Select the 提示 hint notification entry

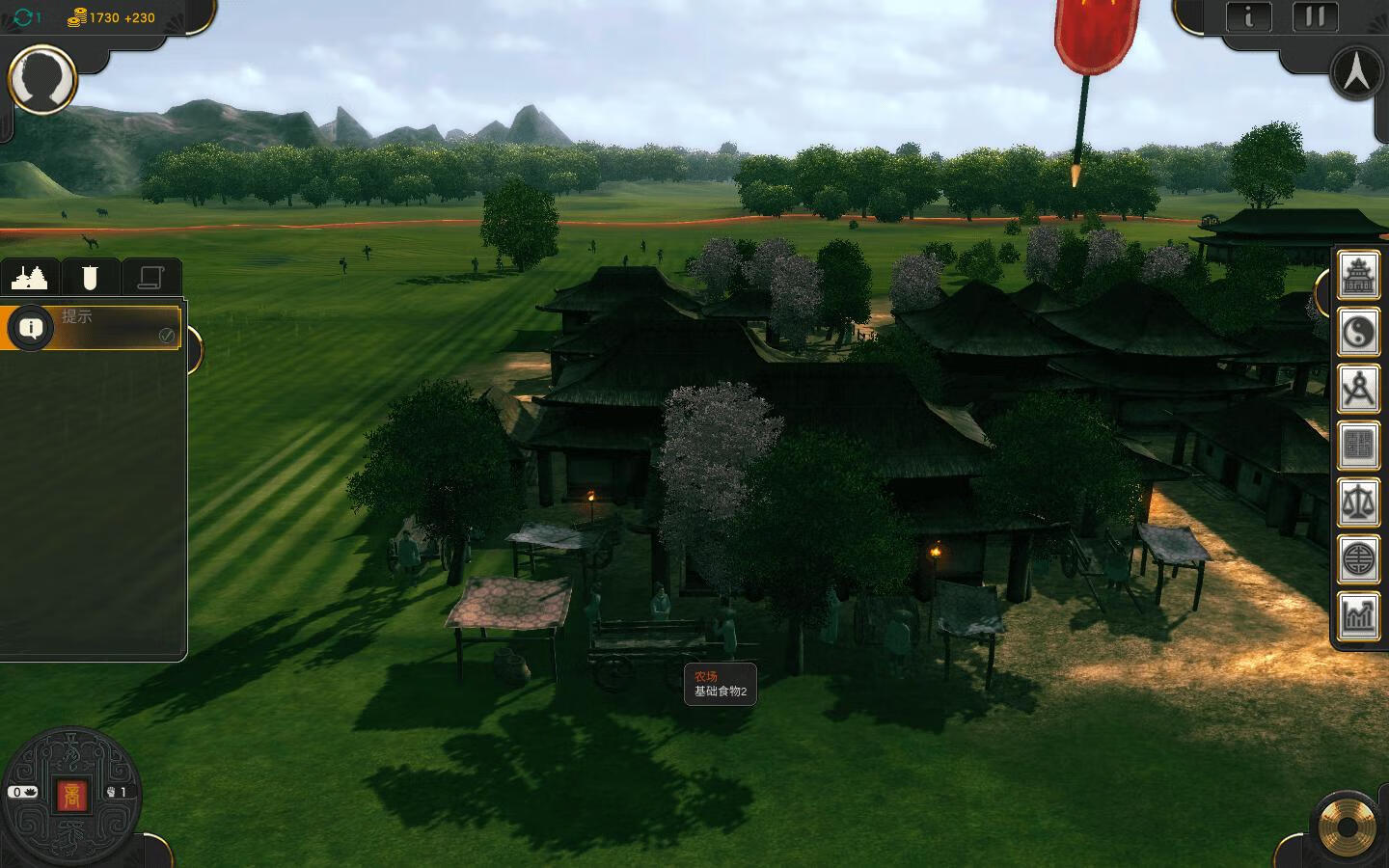(x=96, y=326)
